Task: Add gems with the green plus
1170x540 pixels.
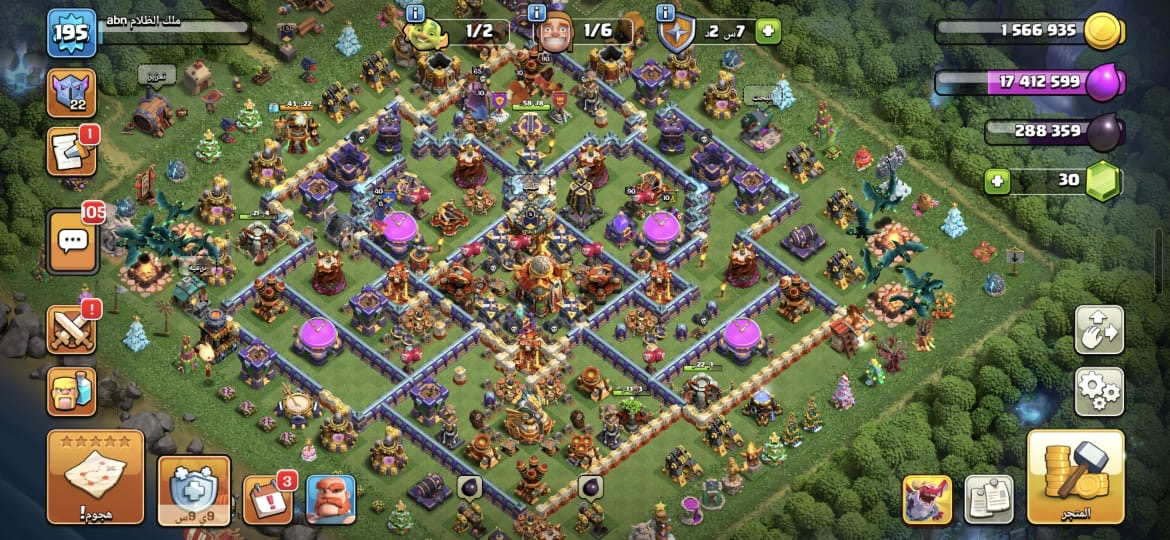Action: [996, 181]
